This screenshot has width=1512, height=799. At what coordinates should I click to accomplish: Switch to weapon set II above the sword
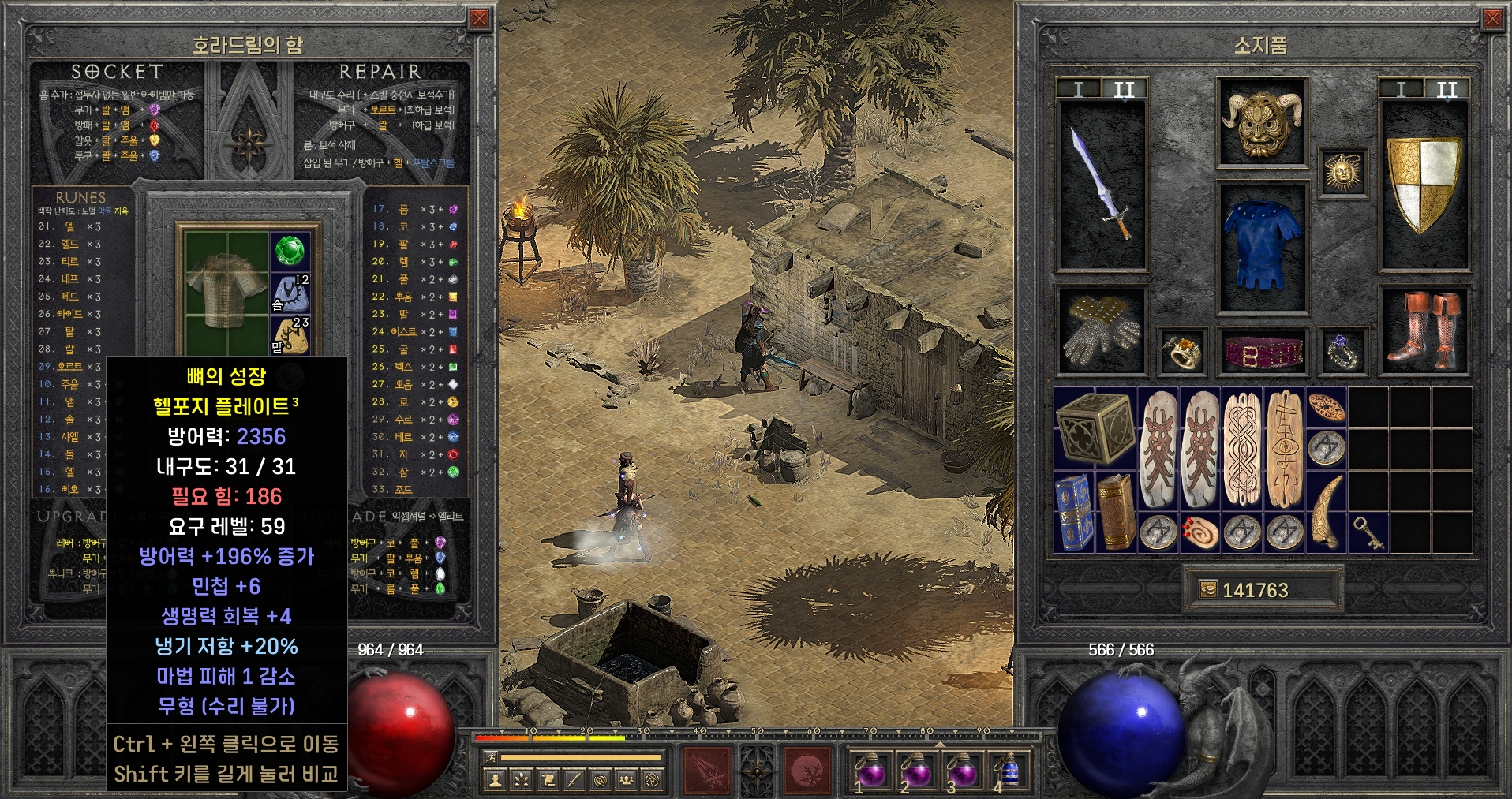click(1124, 90)
